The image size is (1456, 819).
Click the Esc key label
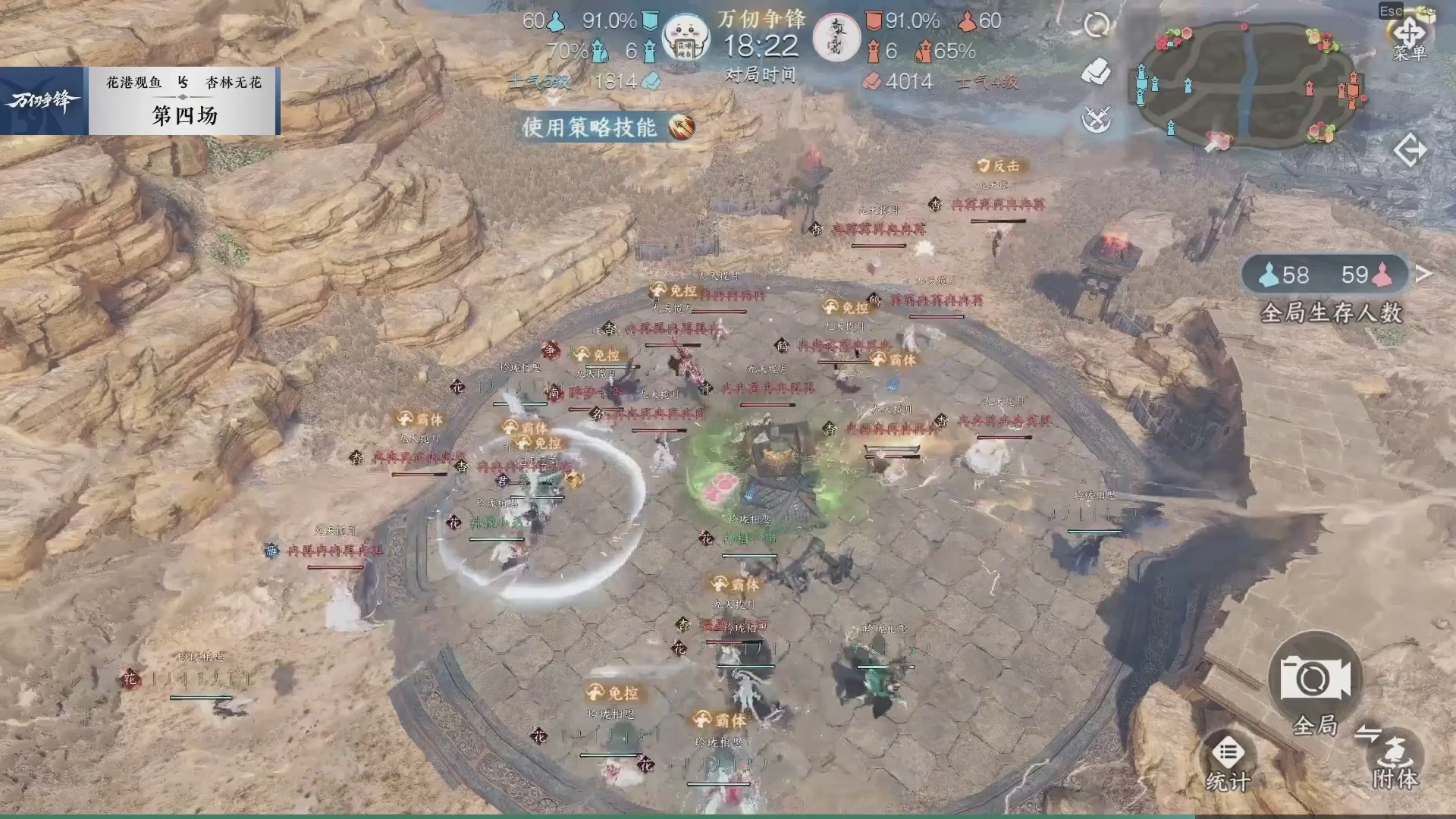1389,11
